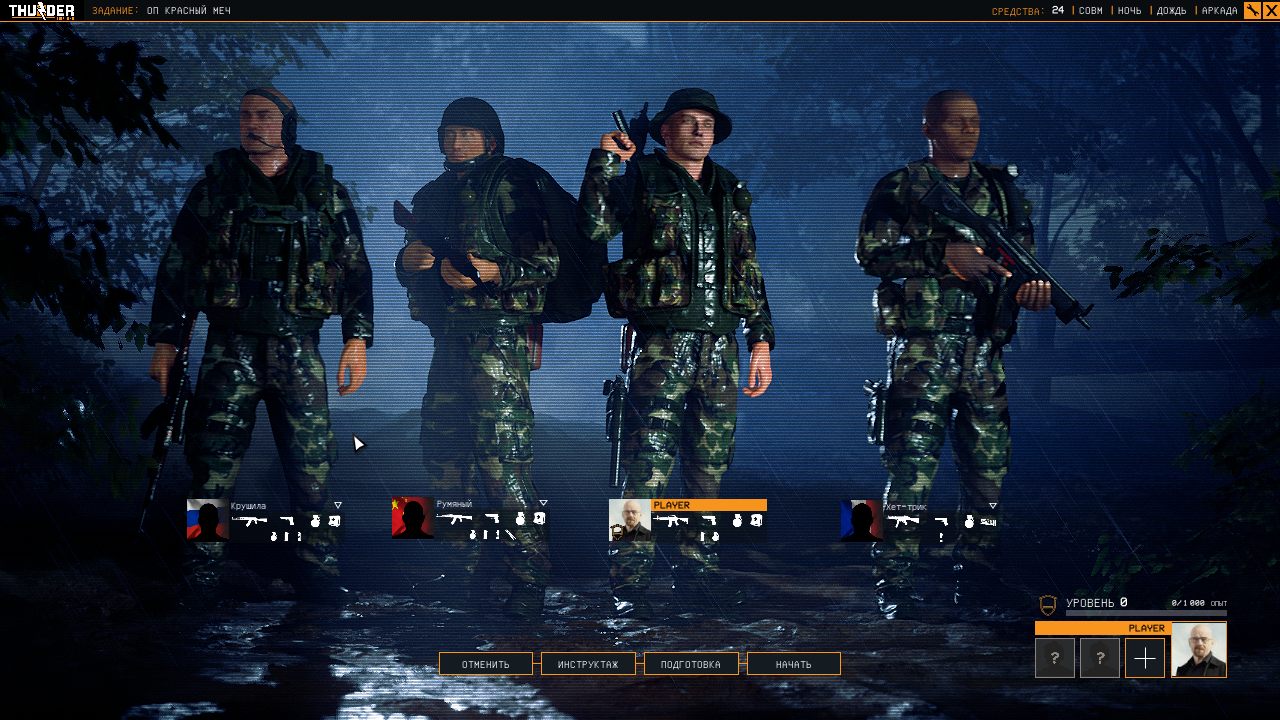Toggle the НОЧЬ game mode option

pyautogui.click(x=1131, y=11)
